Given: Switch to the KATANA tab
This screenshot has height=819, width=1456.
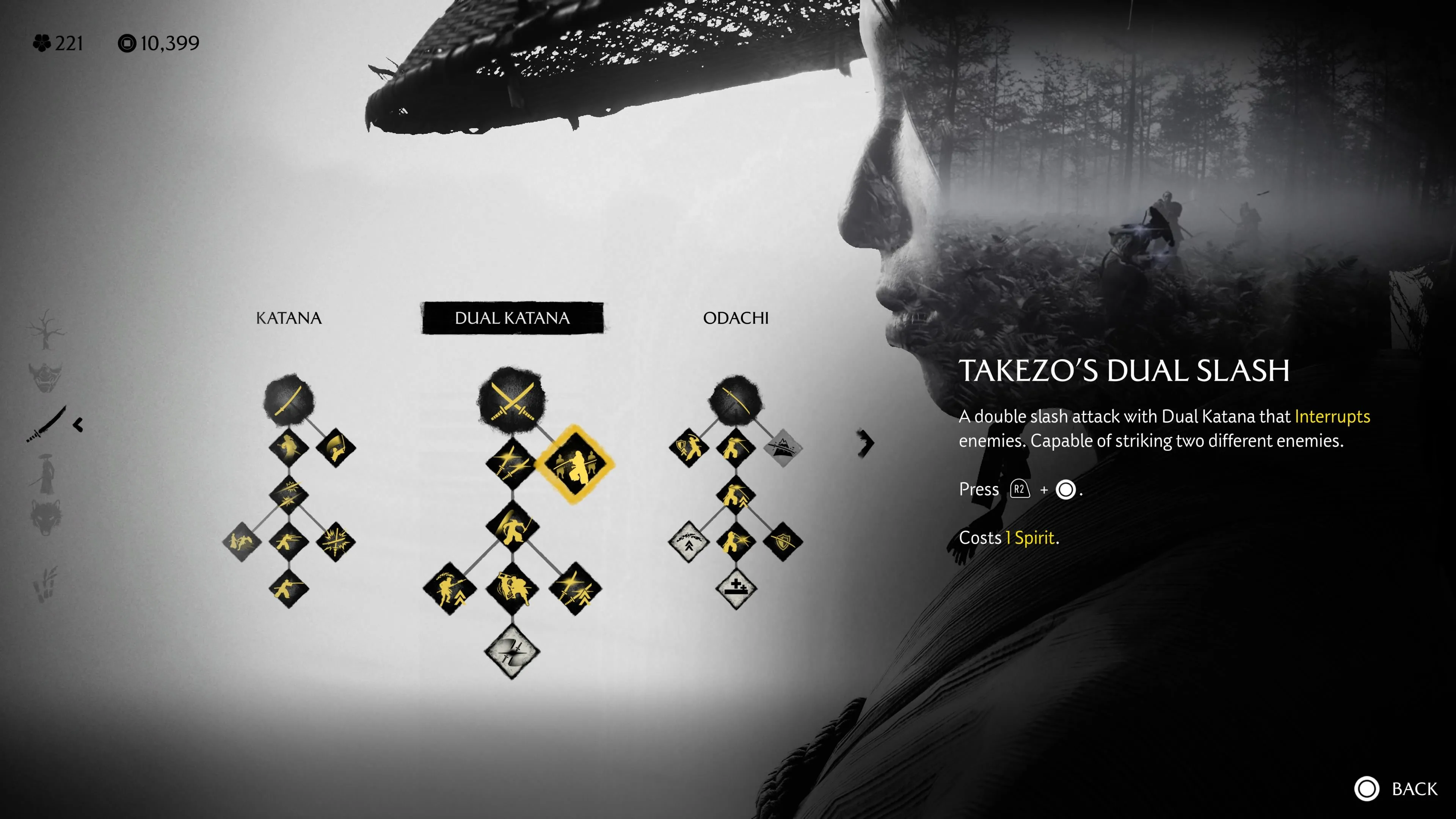Looking at the screenshot, I should pos(289,318).
